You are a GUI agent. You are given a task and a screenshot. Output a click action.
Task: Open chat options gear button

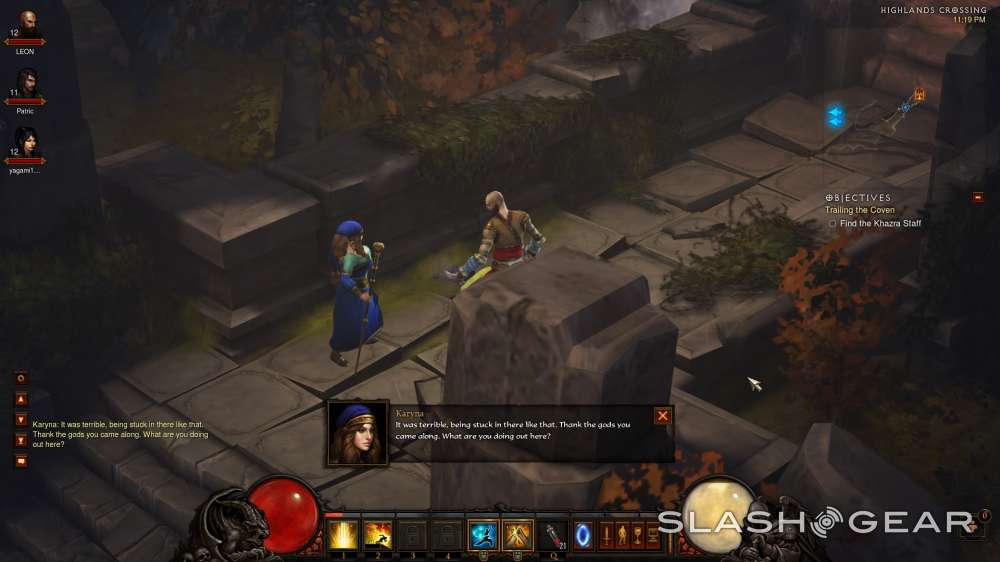point(21,378)
